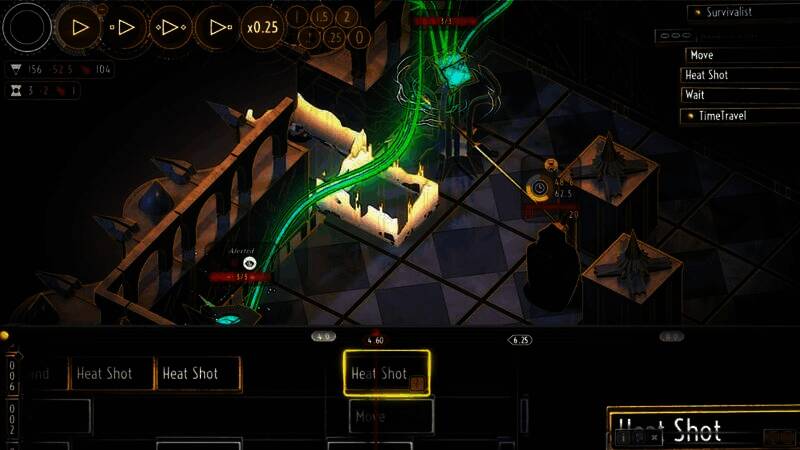Viewport: 800px width, 450px height.
Task: Click the first play button
Action: tap(79, 27)
